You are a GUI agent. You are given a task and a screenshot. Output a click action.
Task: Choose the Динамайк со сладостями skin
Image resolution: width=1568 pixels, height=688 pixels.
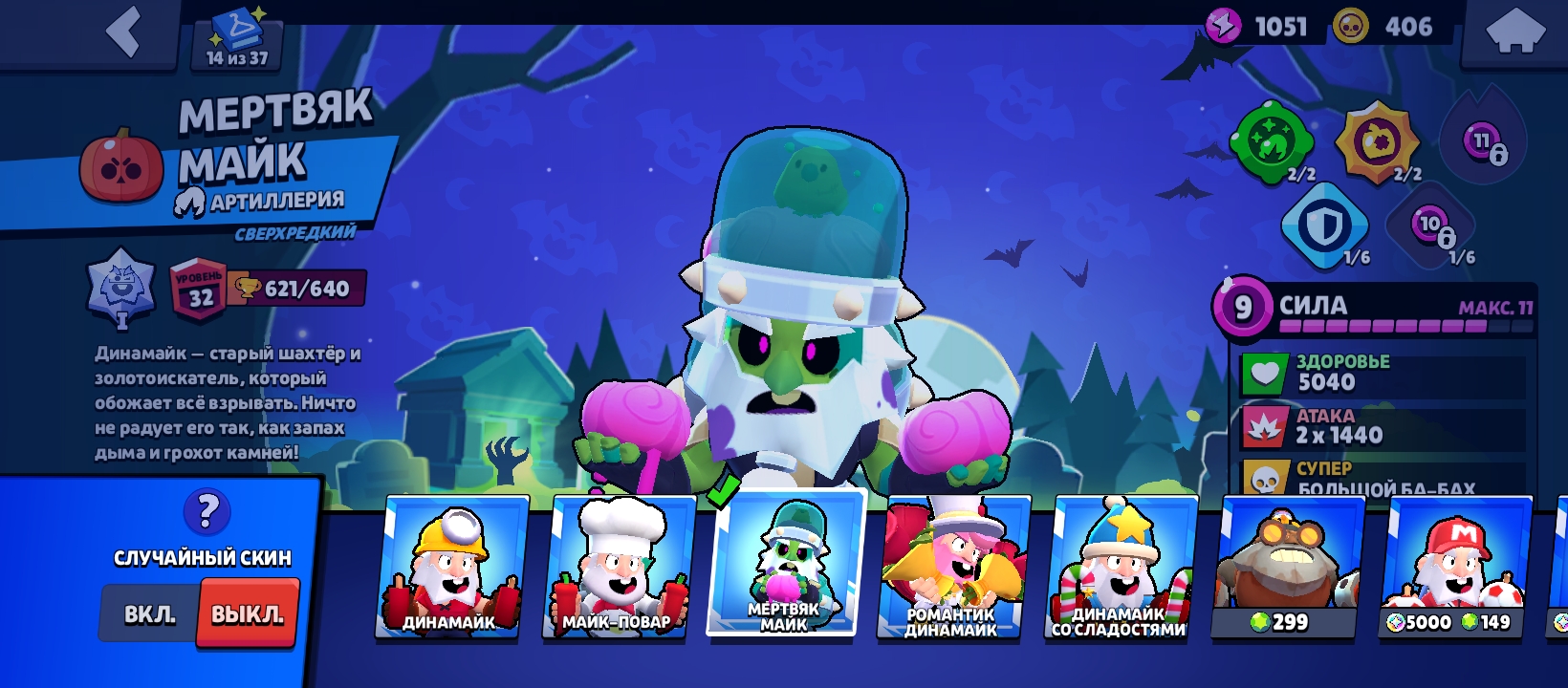1119,566
